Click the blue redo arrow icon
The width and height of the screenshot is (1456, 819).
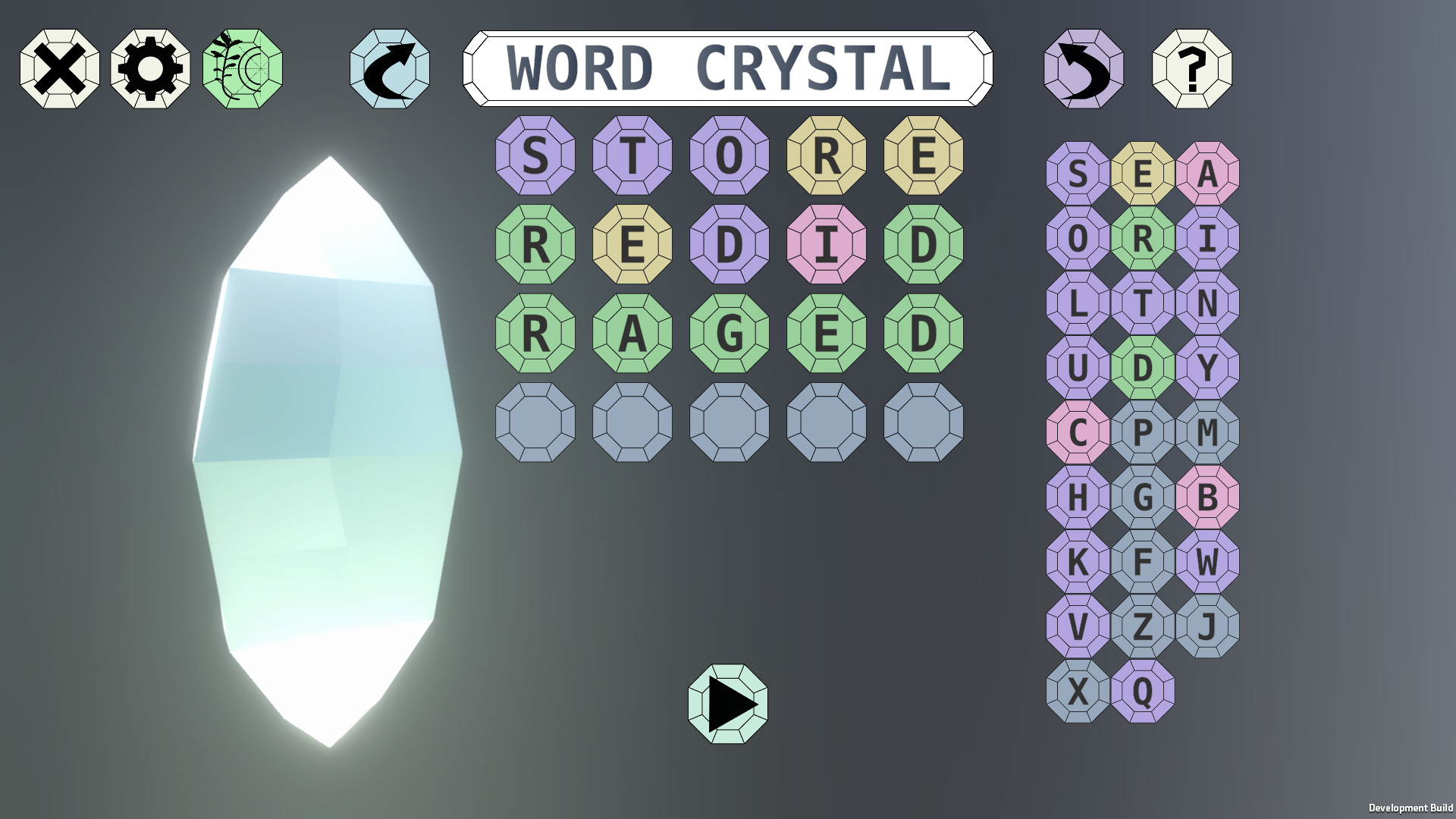[388, 69]
